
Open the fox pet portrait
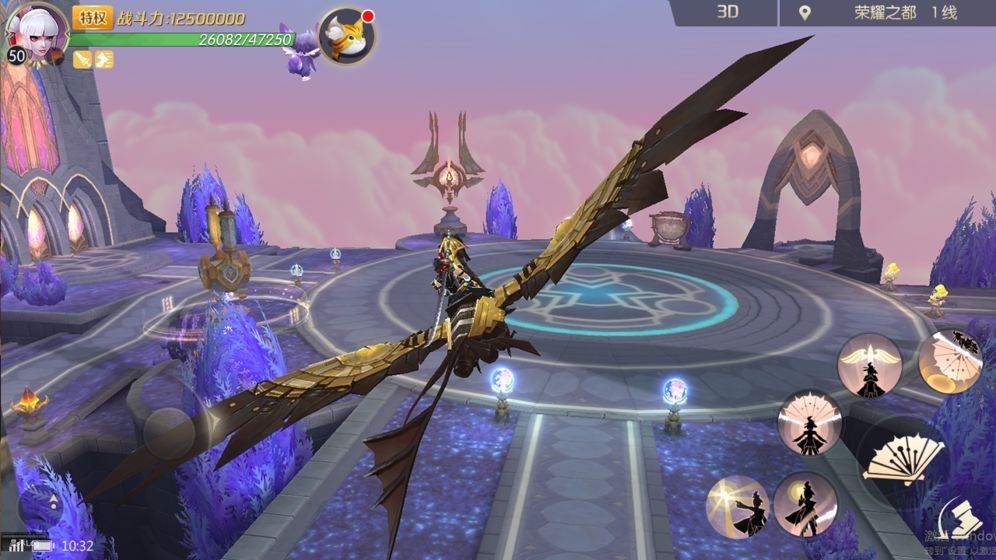tap(346, 37)
